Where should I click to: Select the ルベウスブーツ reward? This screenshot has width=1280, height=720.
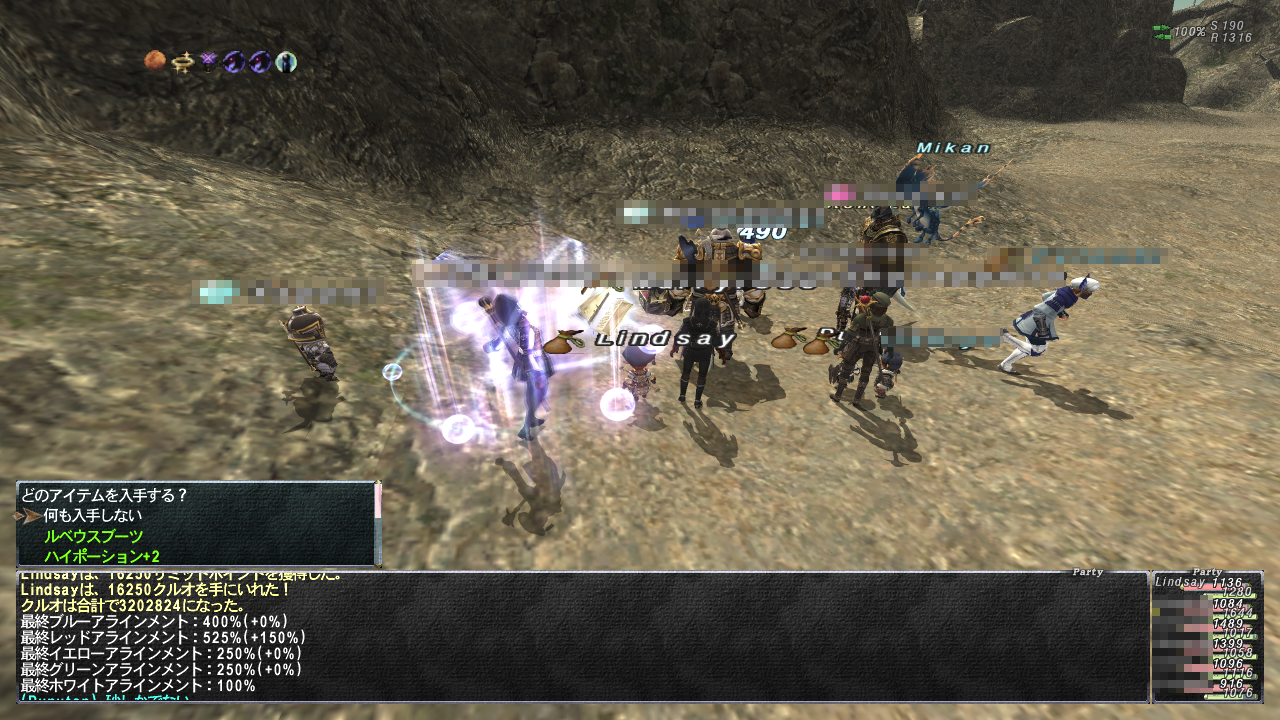[94, 536]
